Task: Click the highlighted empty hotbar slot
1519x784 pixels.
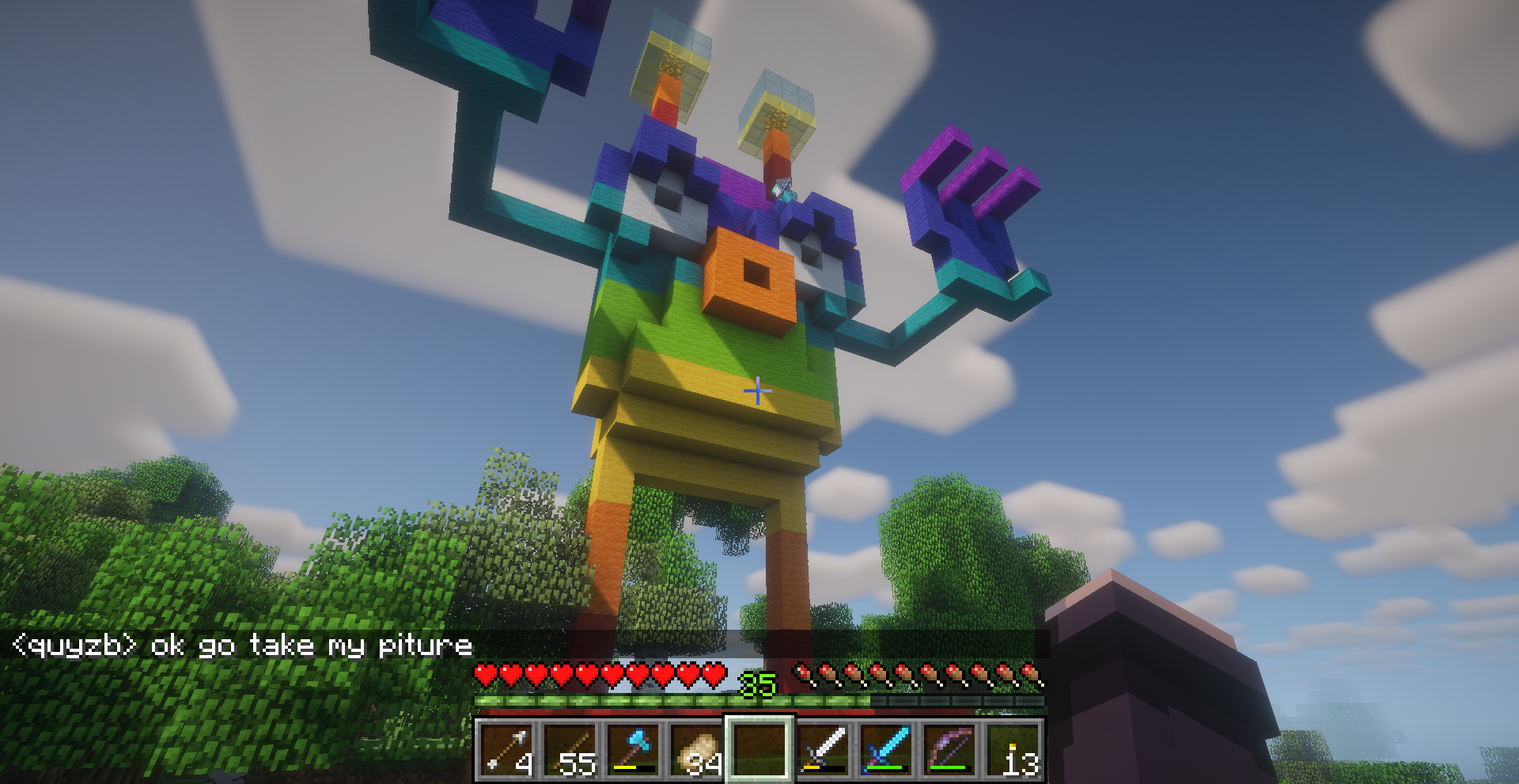Action: 760,749
